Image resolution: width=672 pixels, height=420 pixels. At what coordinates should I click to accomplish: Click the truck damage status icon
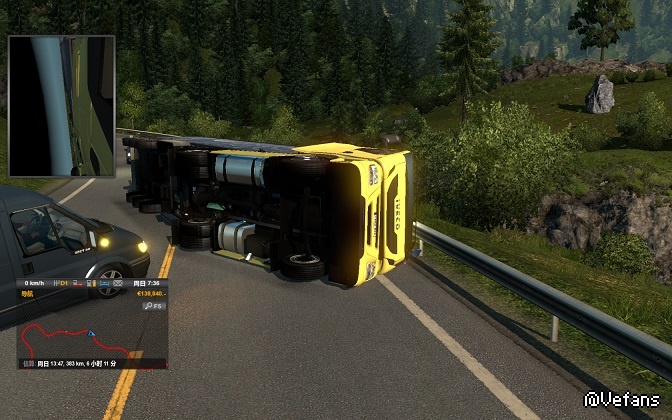[x=77, y=283]
